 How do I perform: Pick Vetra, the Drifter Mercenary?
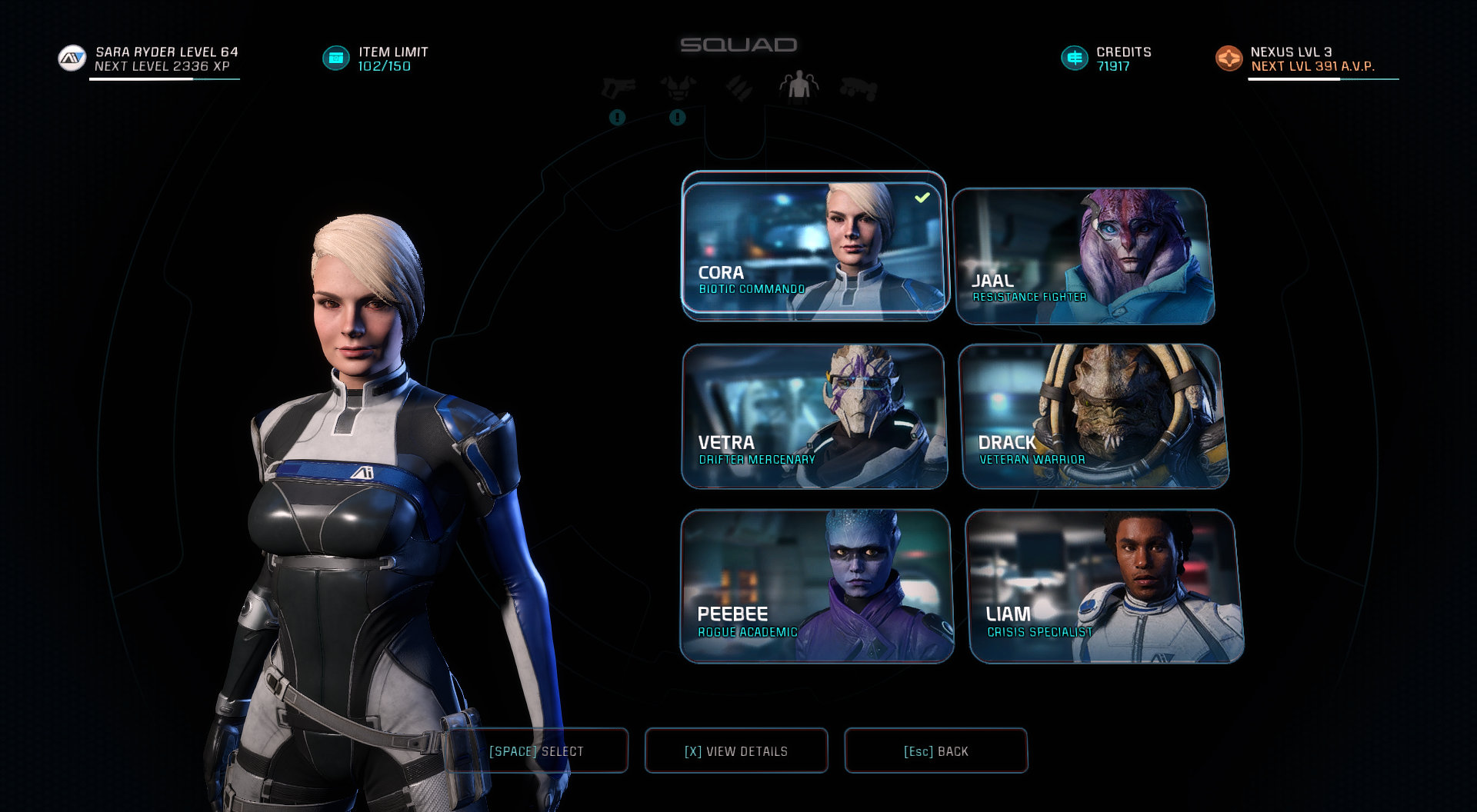[x=814, y=416]
